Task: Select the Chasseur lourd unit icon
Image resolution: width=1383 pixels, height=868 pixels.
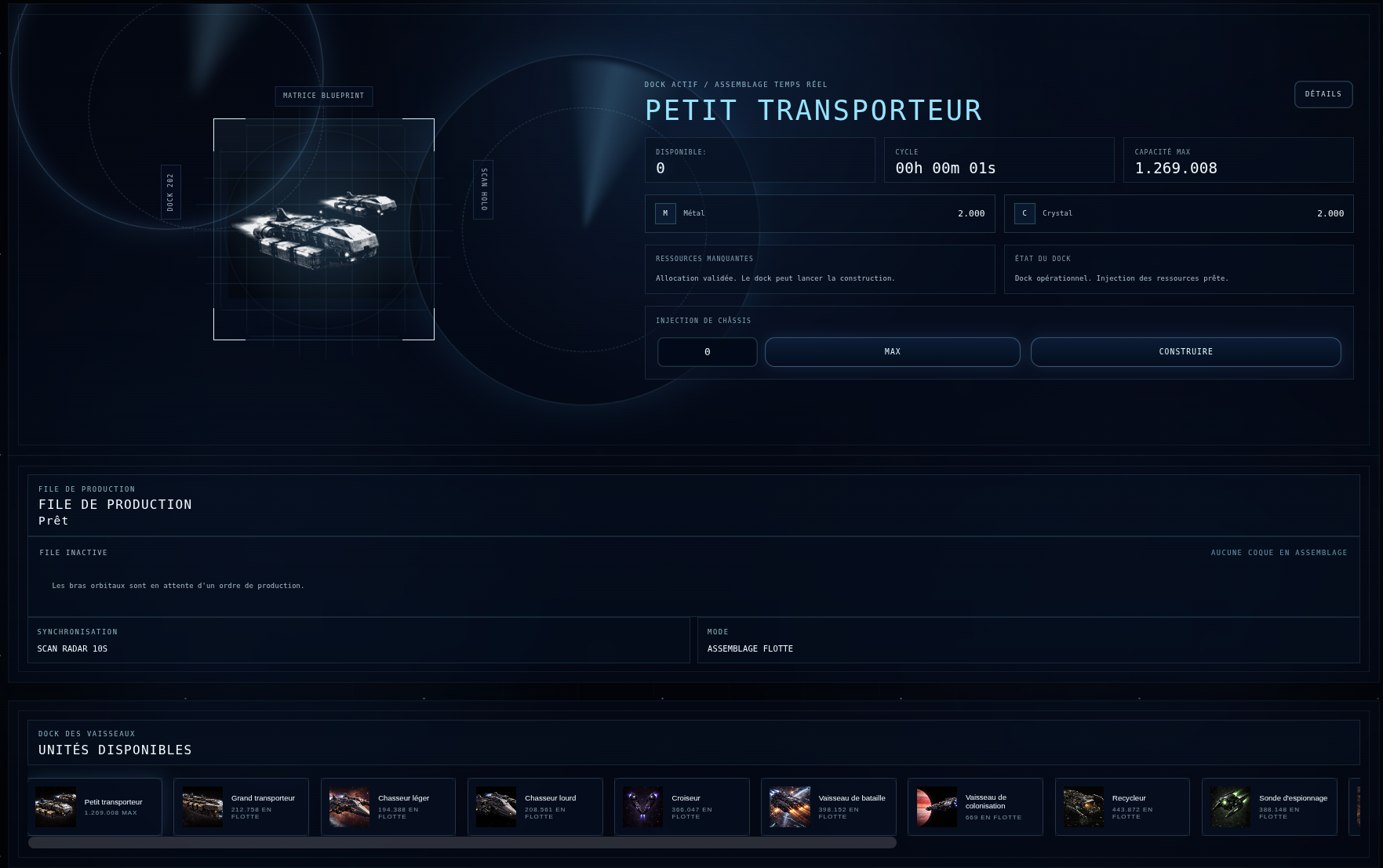Action: [496, 806]
